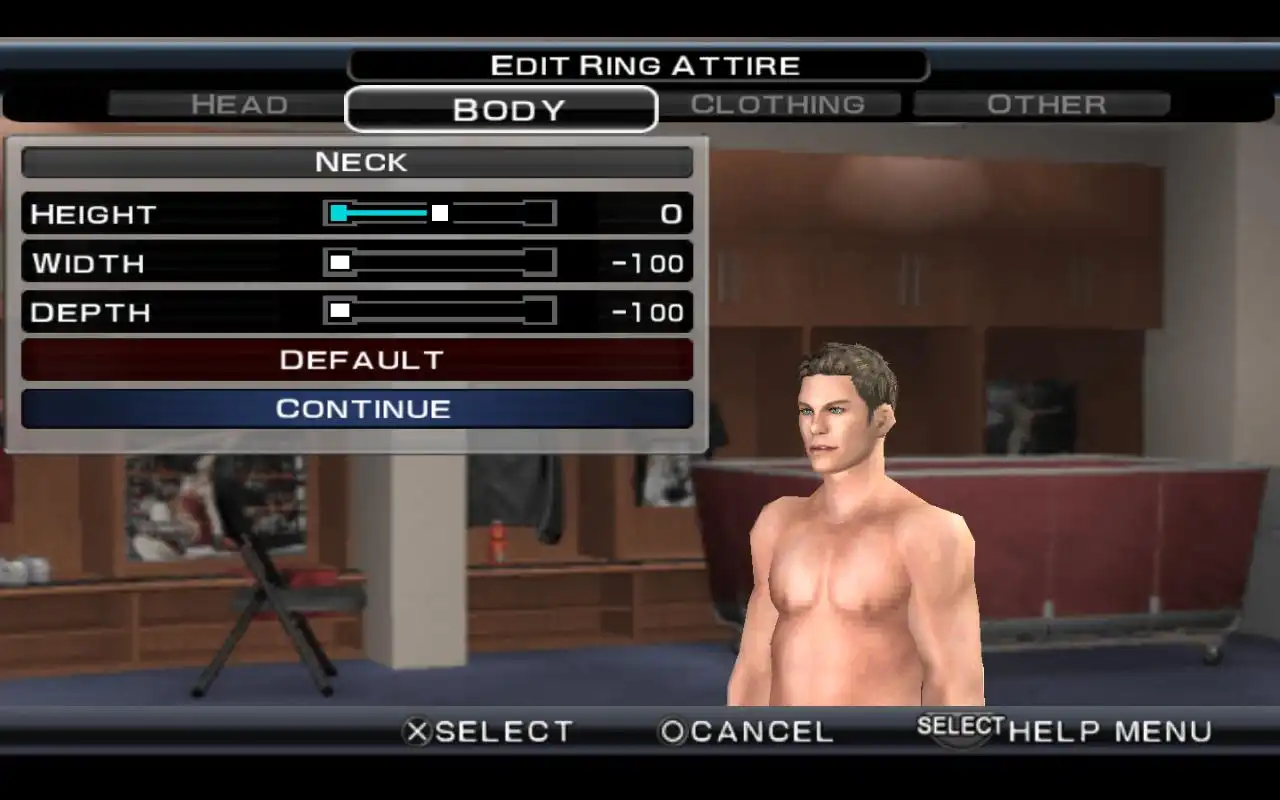Set the neck Depth slider
The height and width of the screenshot is (800, 1280).
[x=440, y=311]
